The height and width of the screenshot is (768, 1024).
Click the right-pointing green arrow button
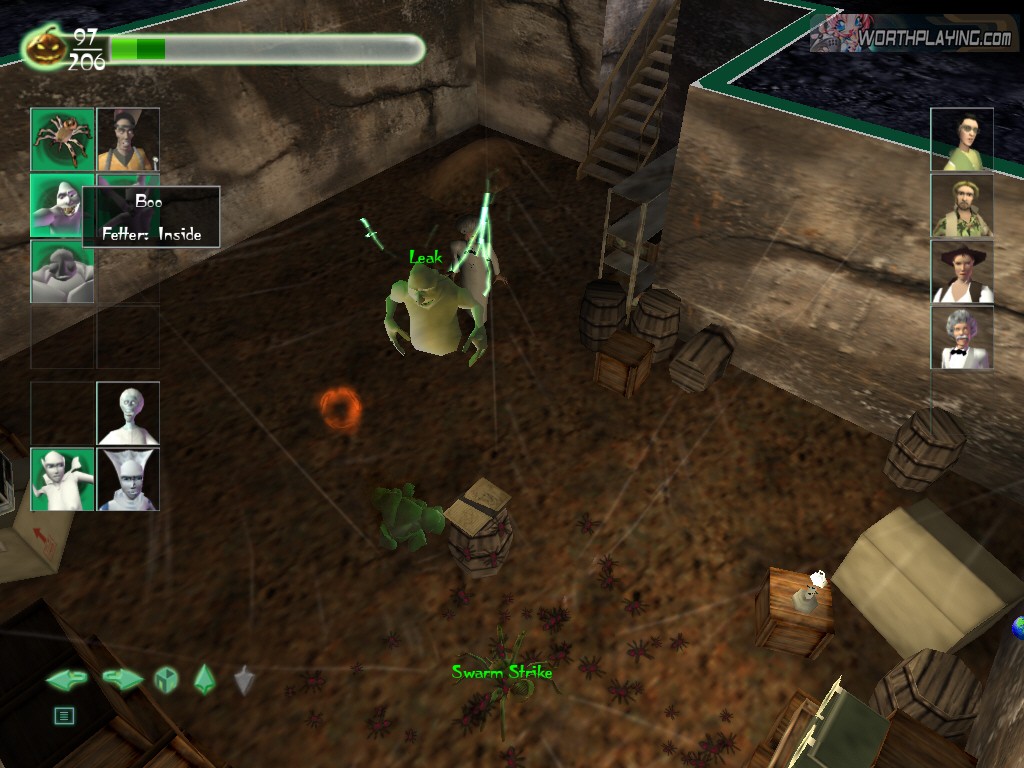(122, 680)
